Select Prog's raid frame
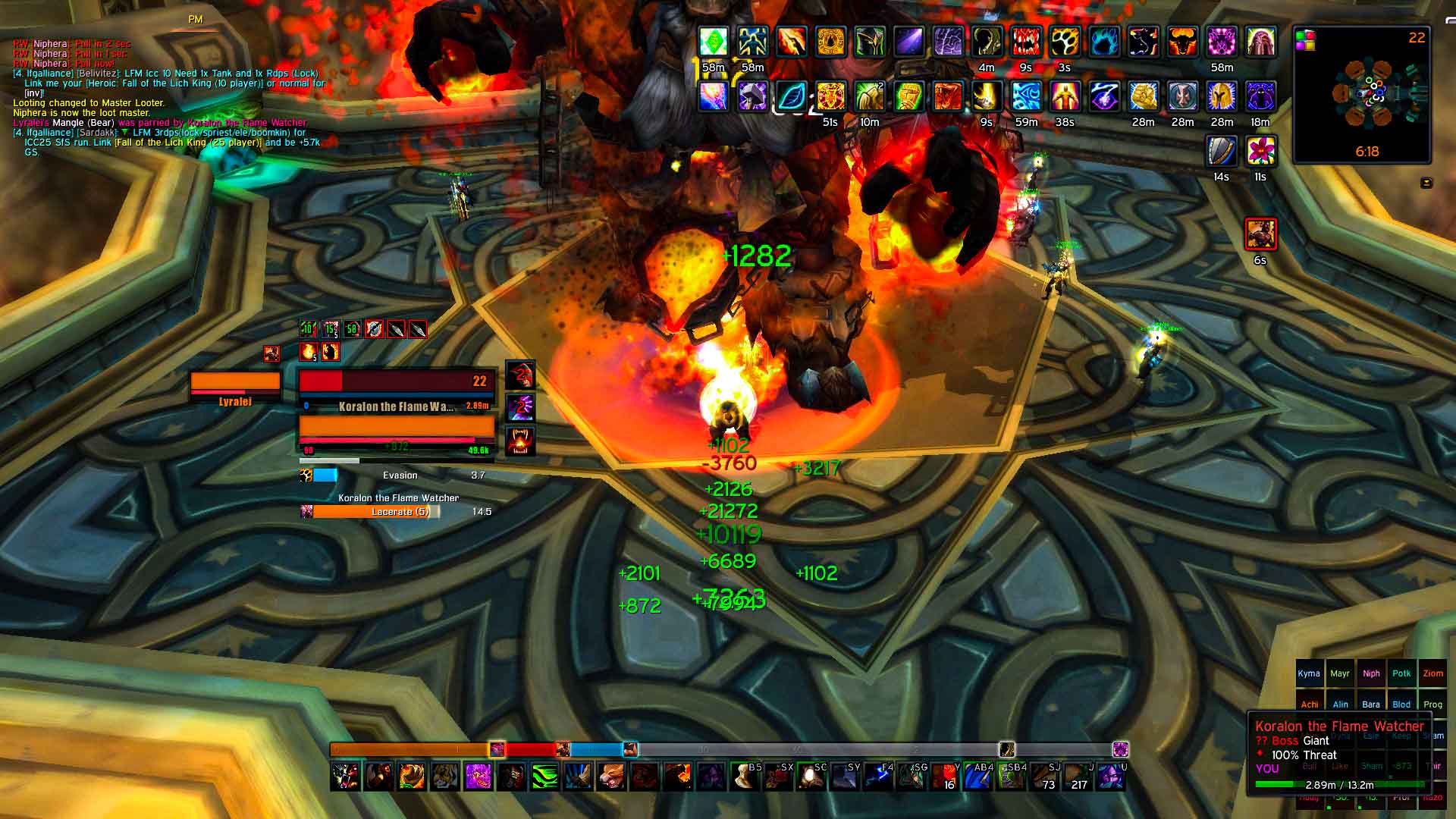 [1432, 704]
